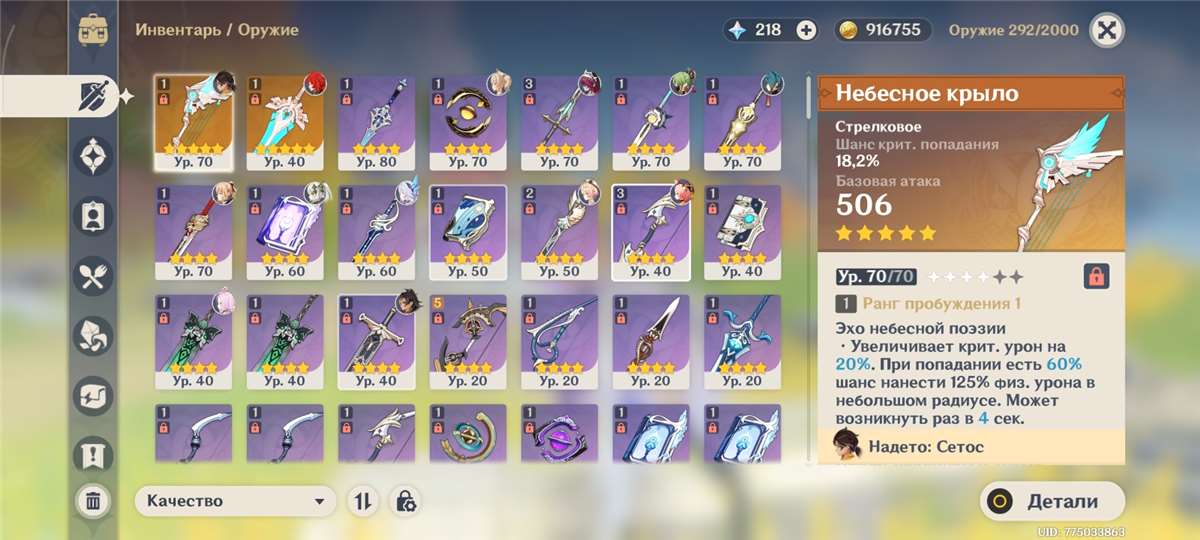Viewport: 1200px width, 540px height.
Task: Switch to the food tab
Action: [93, 275]
